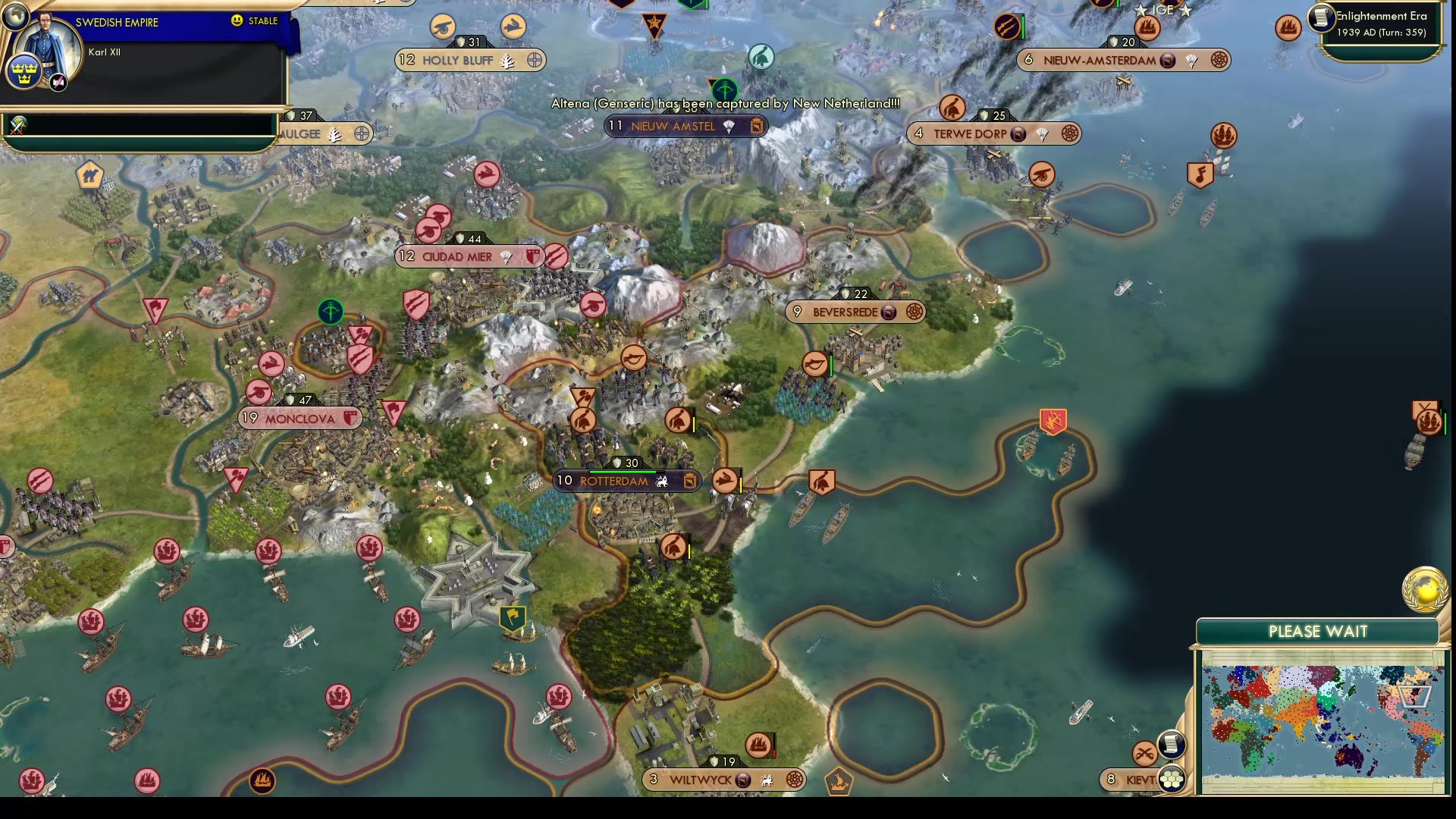Toggle the puppet-city icon on Nieuw Amstel banner

click(x=755, y=127)
